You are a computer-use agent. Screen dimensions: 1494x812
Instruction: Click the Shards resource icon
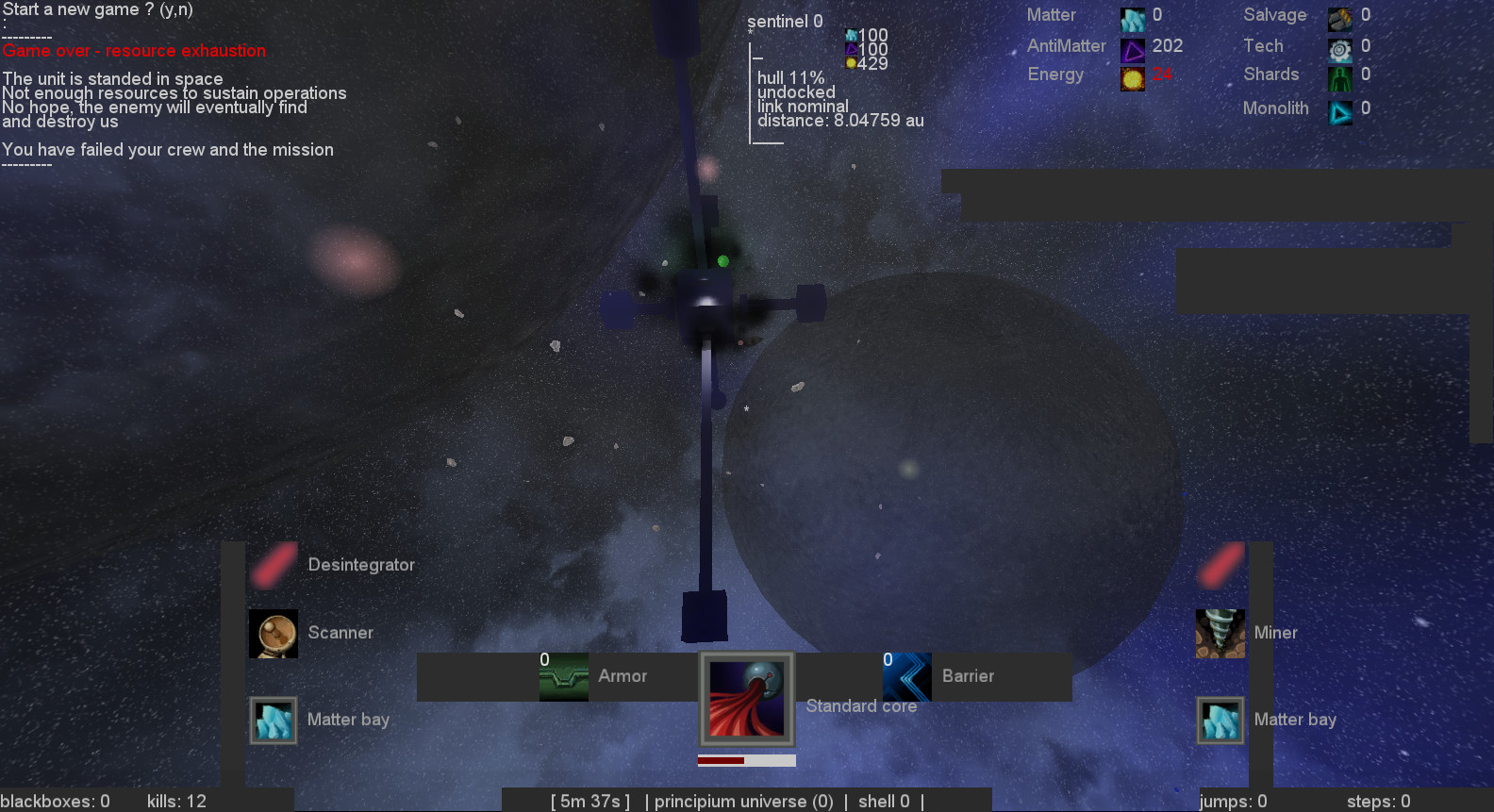tap(1339, 79)
